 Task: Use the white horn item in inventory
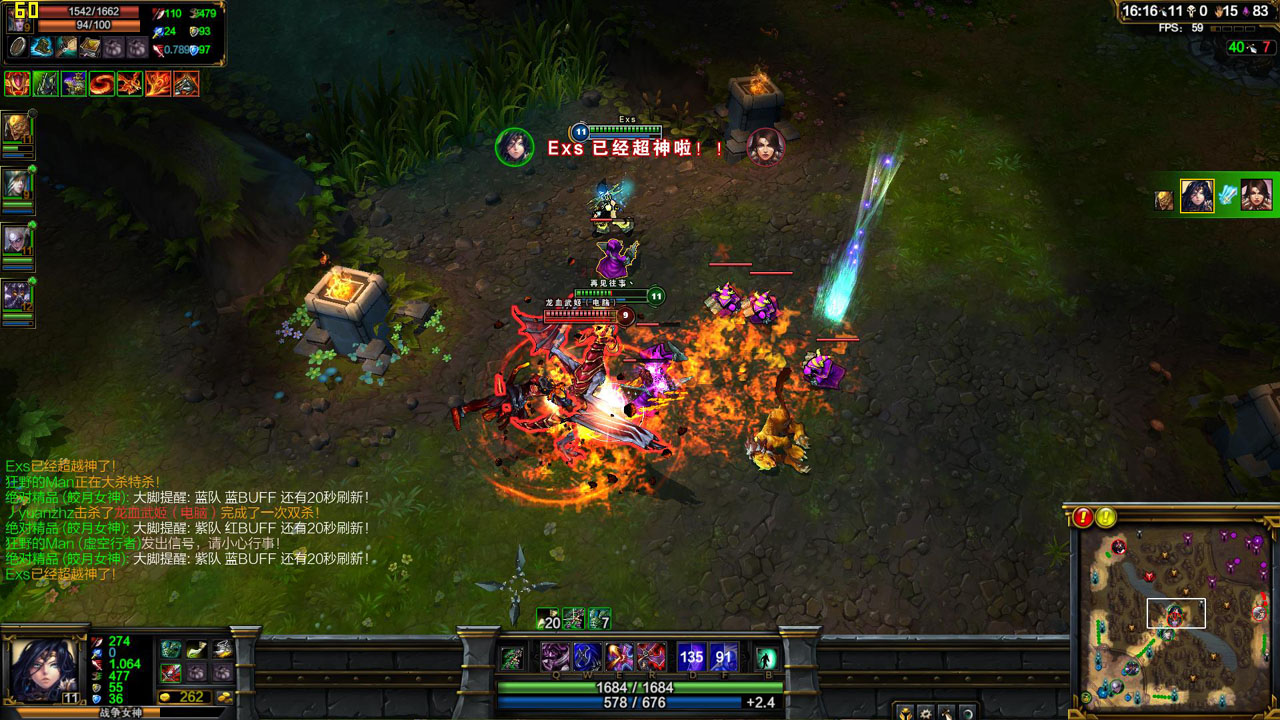[196, 649]
